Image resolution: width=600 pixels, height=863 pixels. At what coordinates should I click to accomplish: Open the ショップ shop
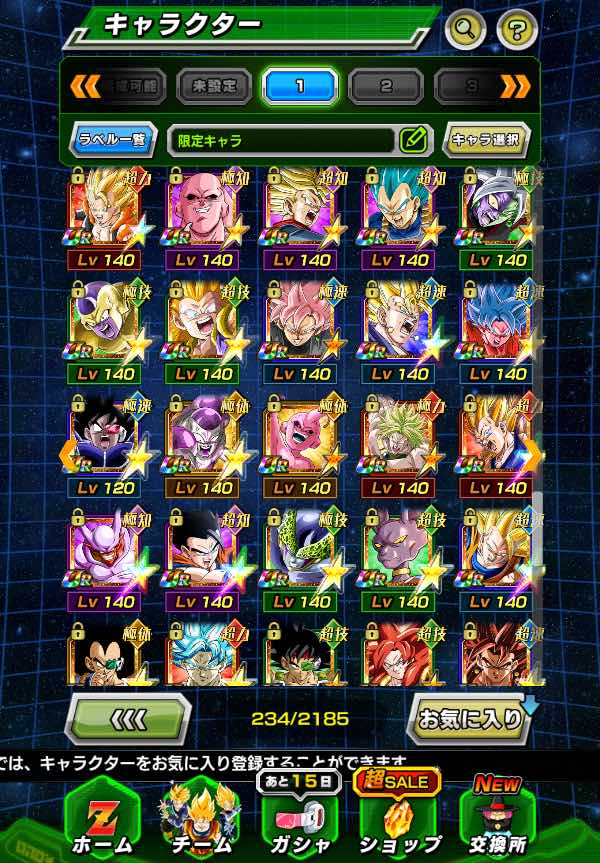point(398,815)
